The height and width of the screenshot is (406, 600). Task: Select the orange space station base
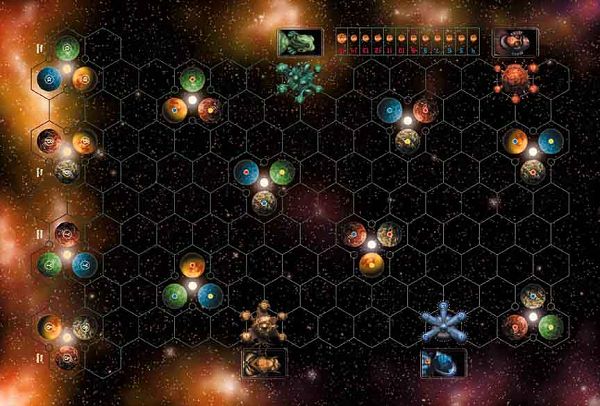pos(265,322)
